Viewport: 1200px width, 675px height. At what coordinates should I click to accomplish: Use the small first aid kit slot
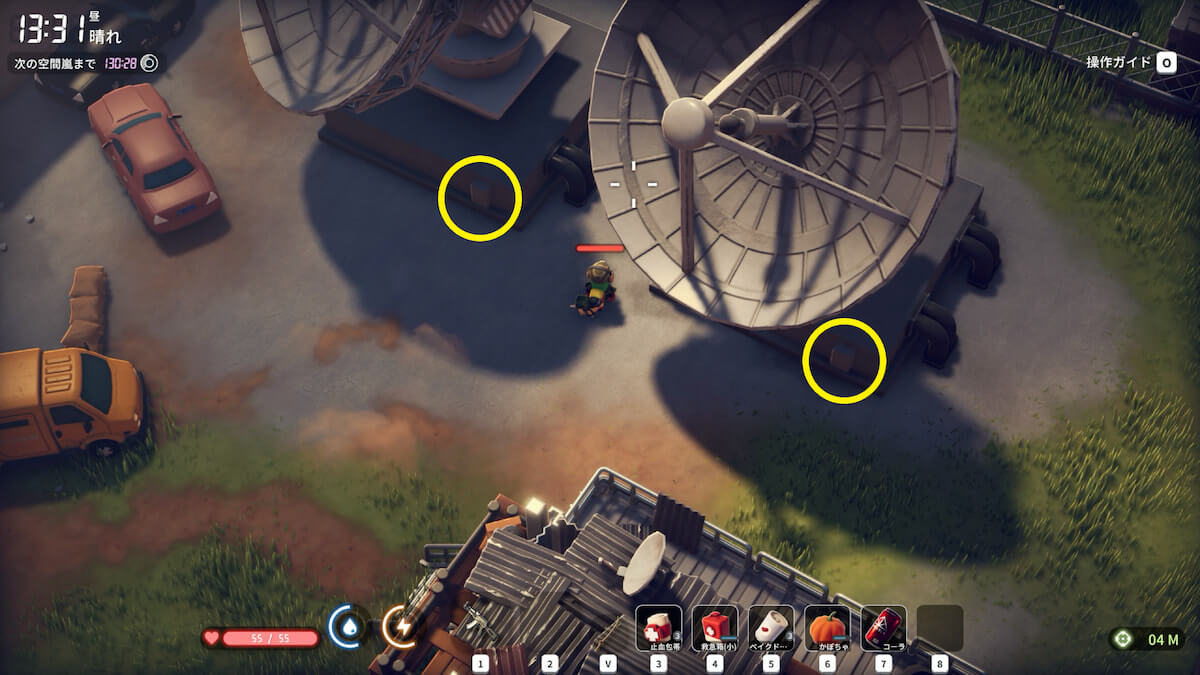pyautogui.click(x=715, y=628)
